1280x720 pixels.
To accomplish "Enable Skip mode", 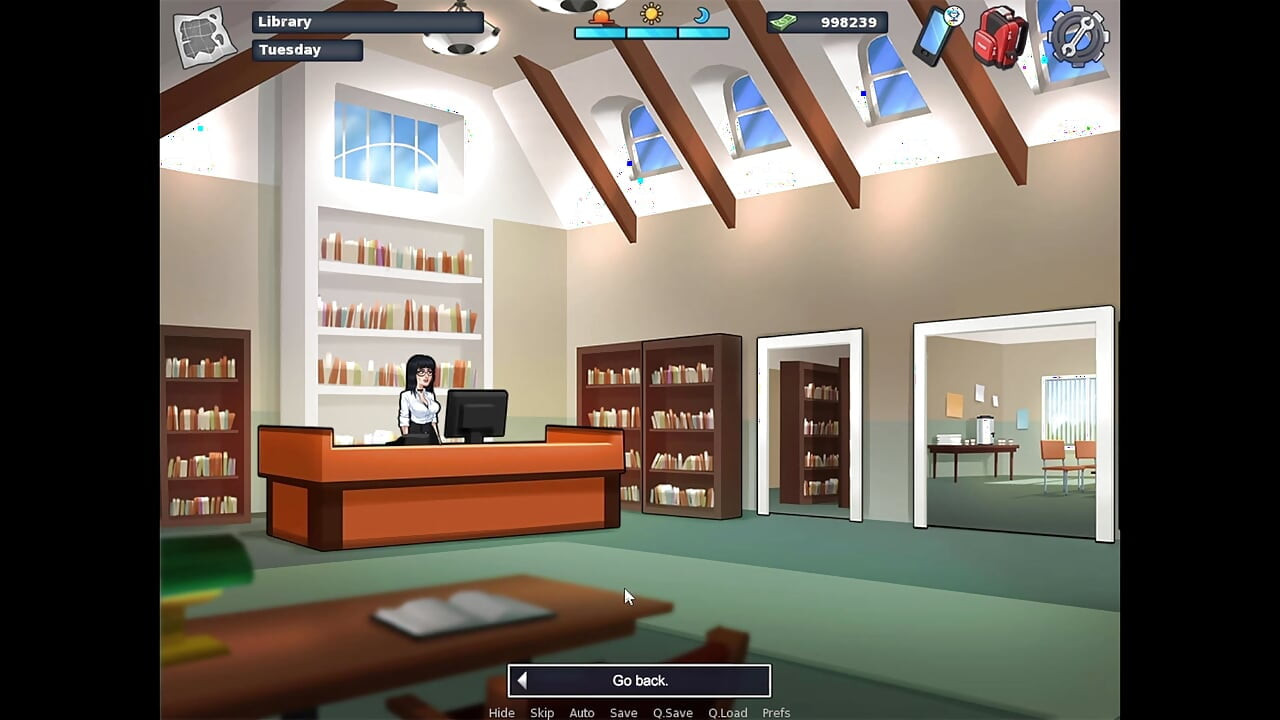I will click(542, 712).
